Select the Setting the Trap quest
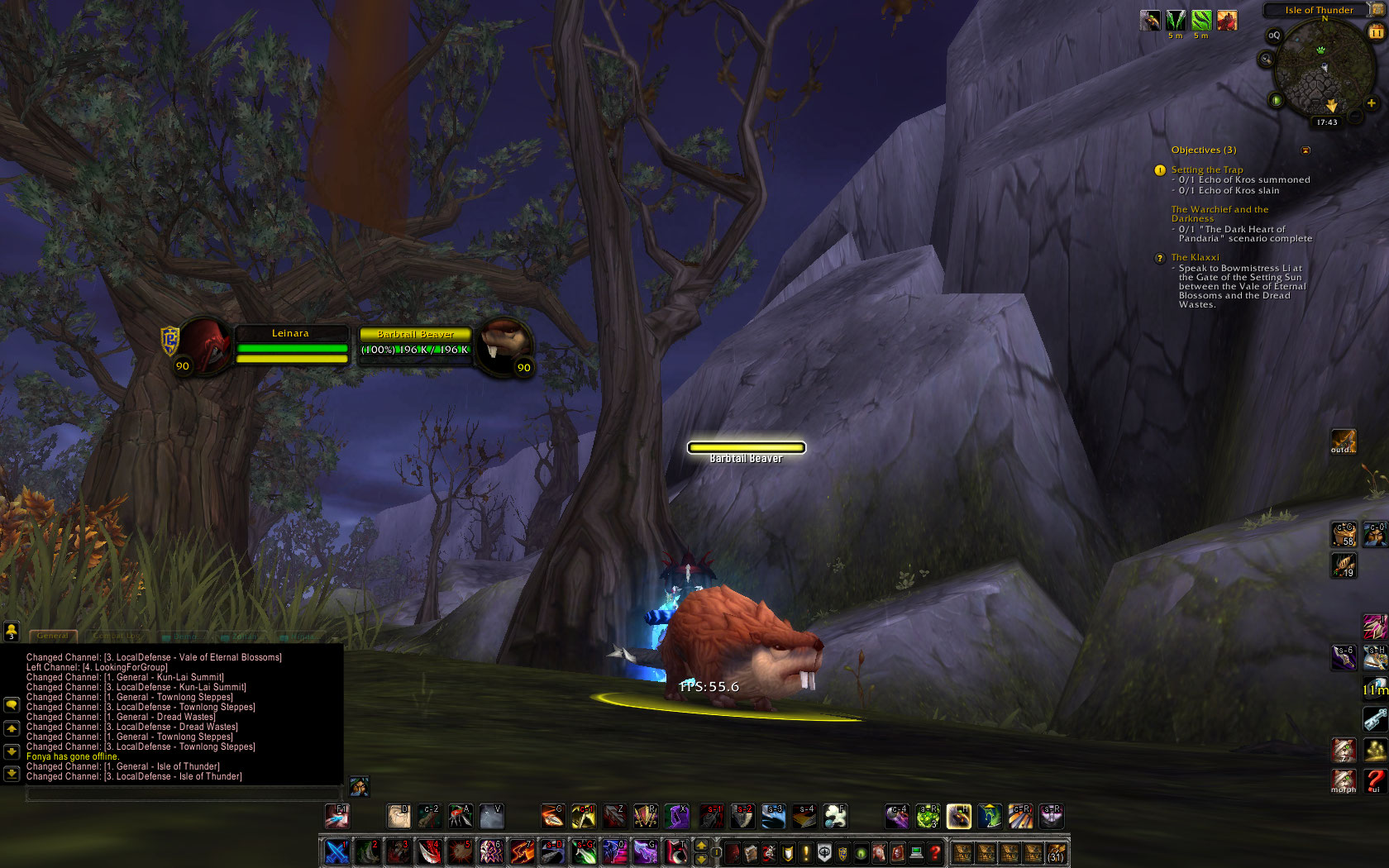Viewport: 1389px width, 868px height. pyautogui.click(x=1206, y=169)
